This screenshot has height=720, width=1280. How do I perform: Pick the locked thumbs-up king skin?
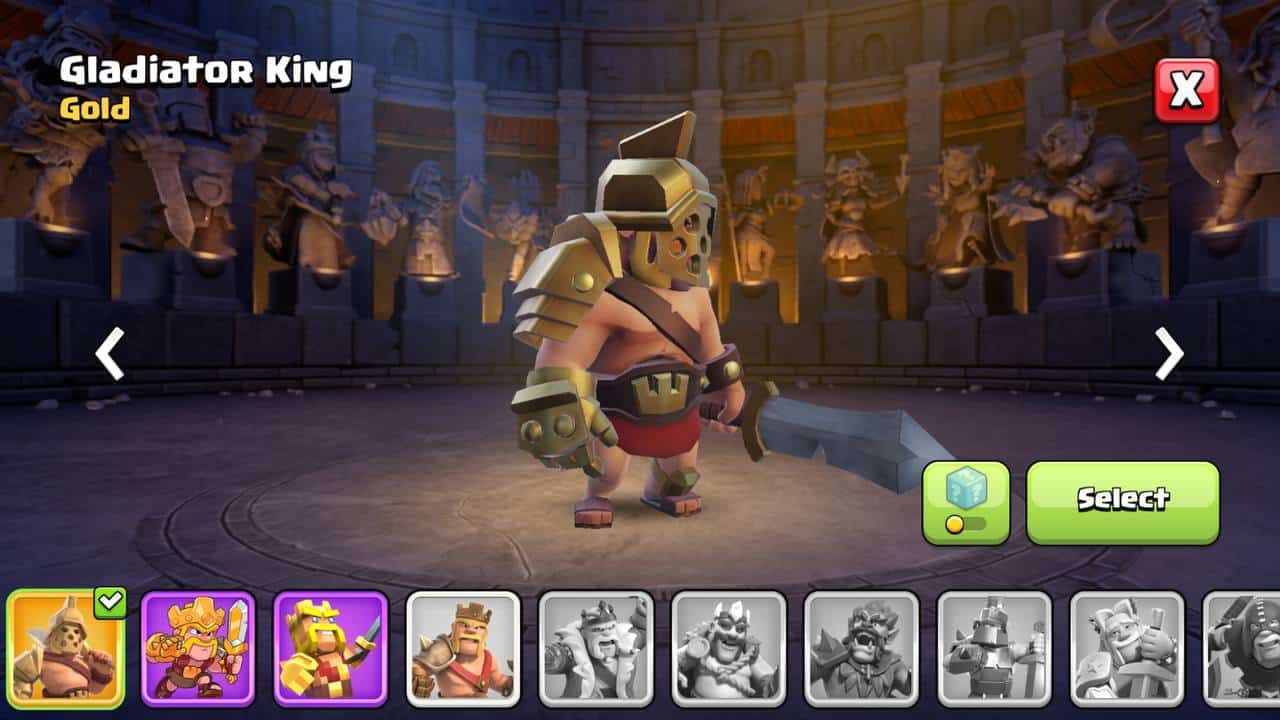point(1127,649)
